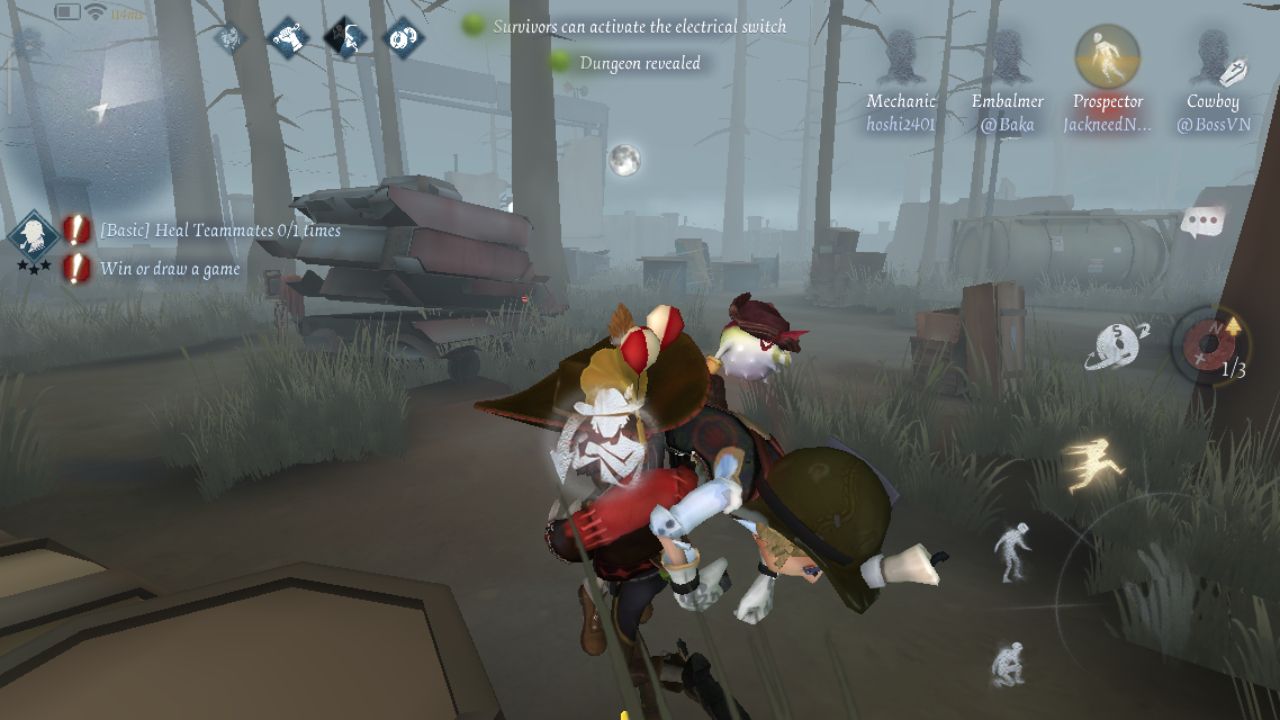Tap the white arrow pointer icon
1280x720 pixels.
[98, 111]
